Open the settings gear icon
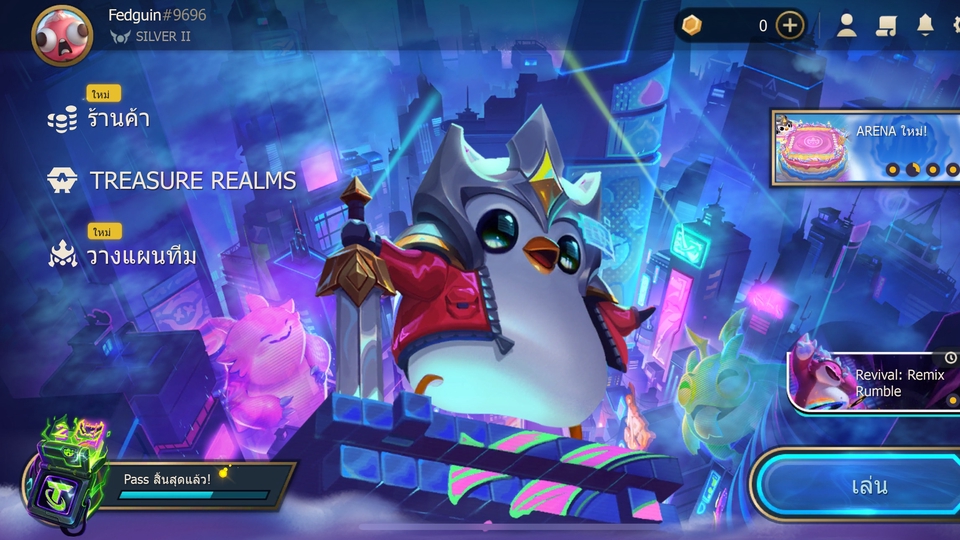The height and width of the screenshot is (540, 960). 953,26
